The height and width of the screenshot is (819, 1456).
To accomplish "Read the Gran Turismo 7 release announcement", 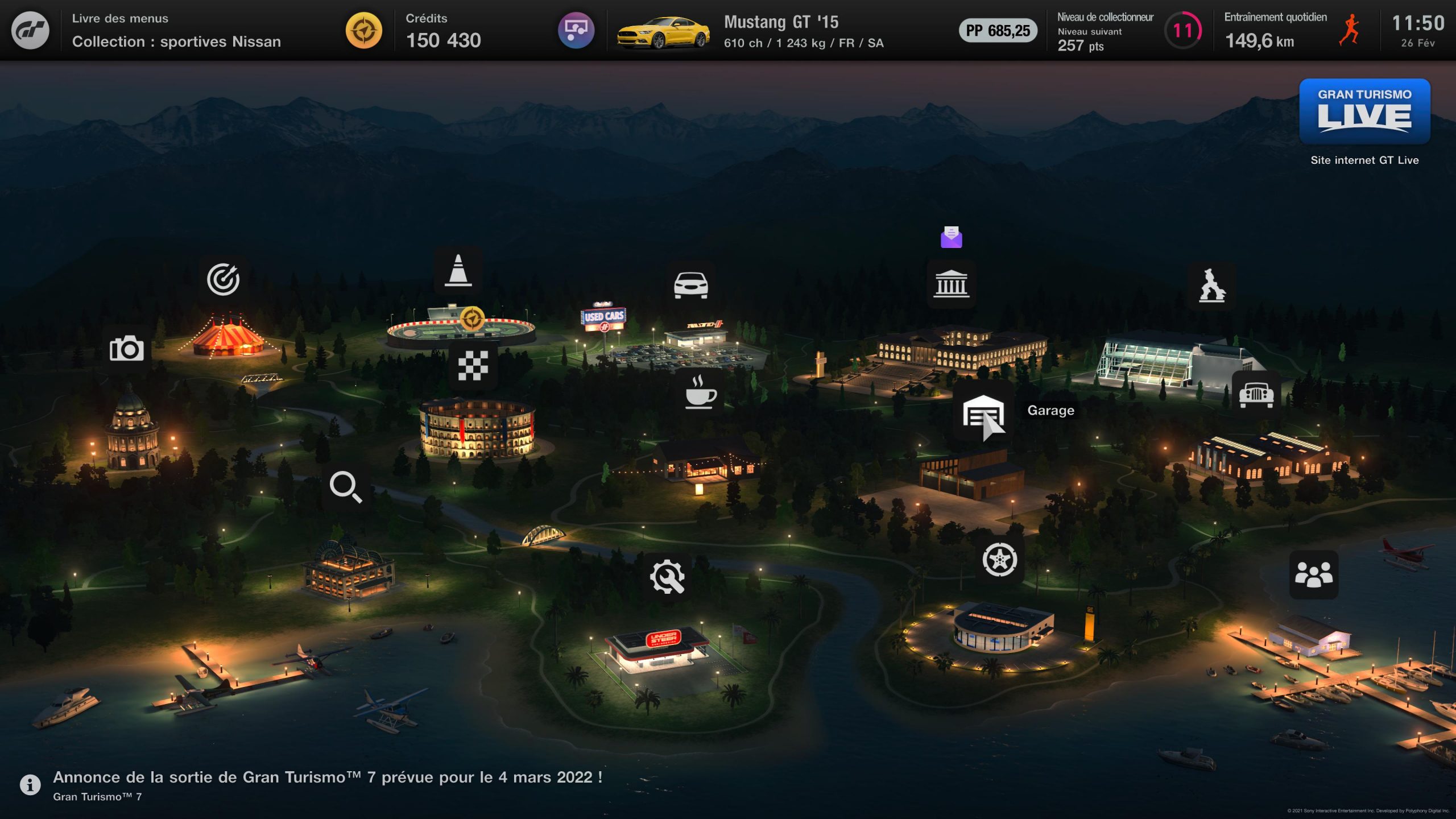I will (x=327, y=777).
